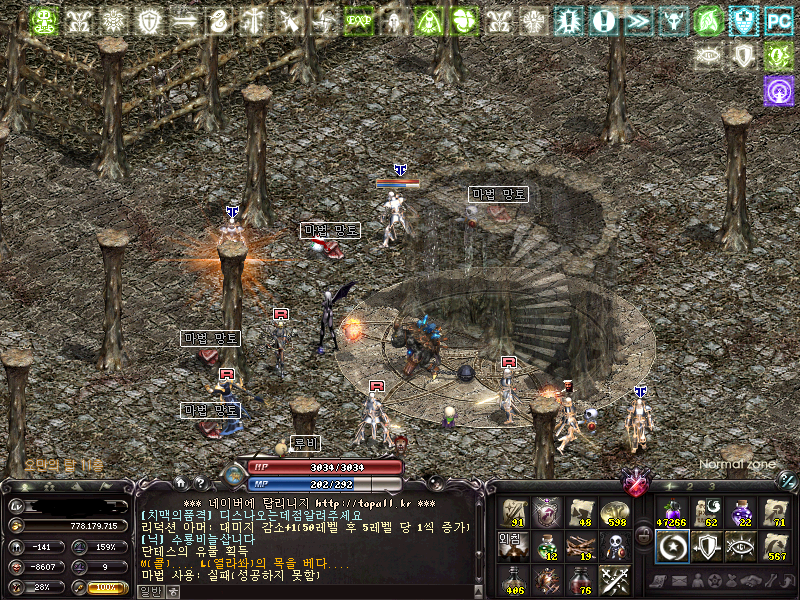Activate the shield skill icon
This screenshot has height=600, width=800.
pos(706,546)
